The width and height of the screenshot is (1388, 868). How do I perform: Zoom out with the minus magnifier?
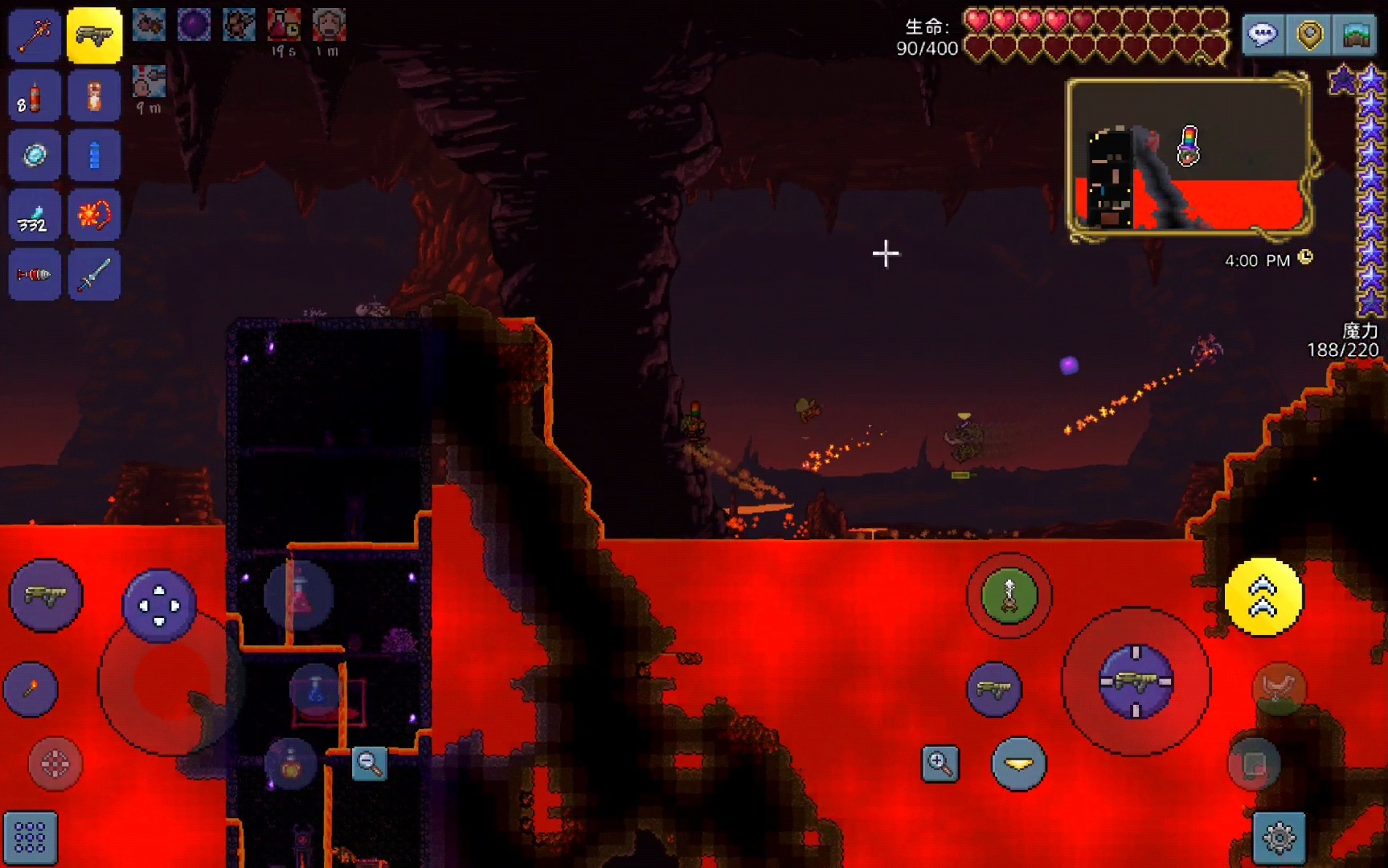(x=370, y=764)
